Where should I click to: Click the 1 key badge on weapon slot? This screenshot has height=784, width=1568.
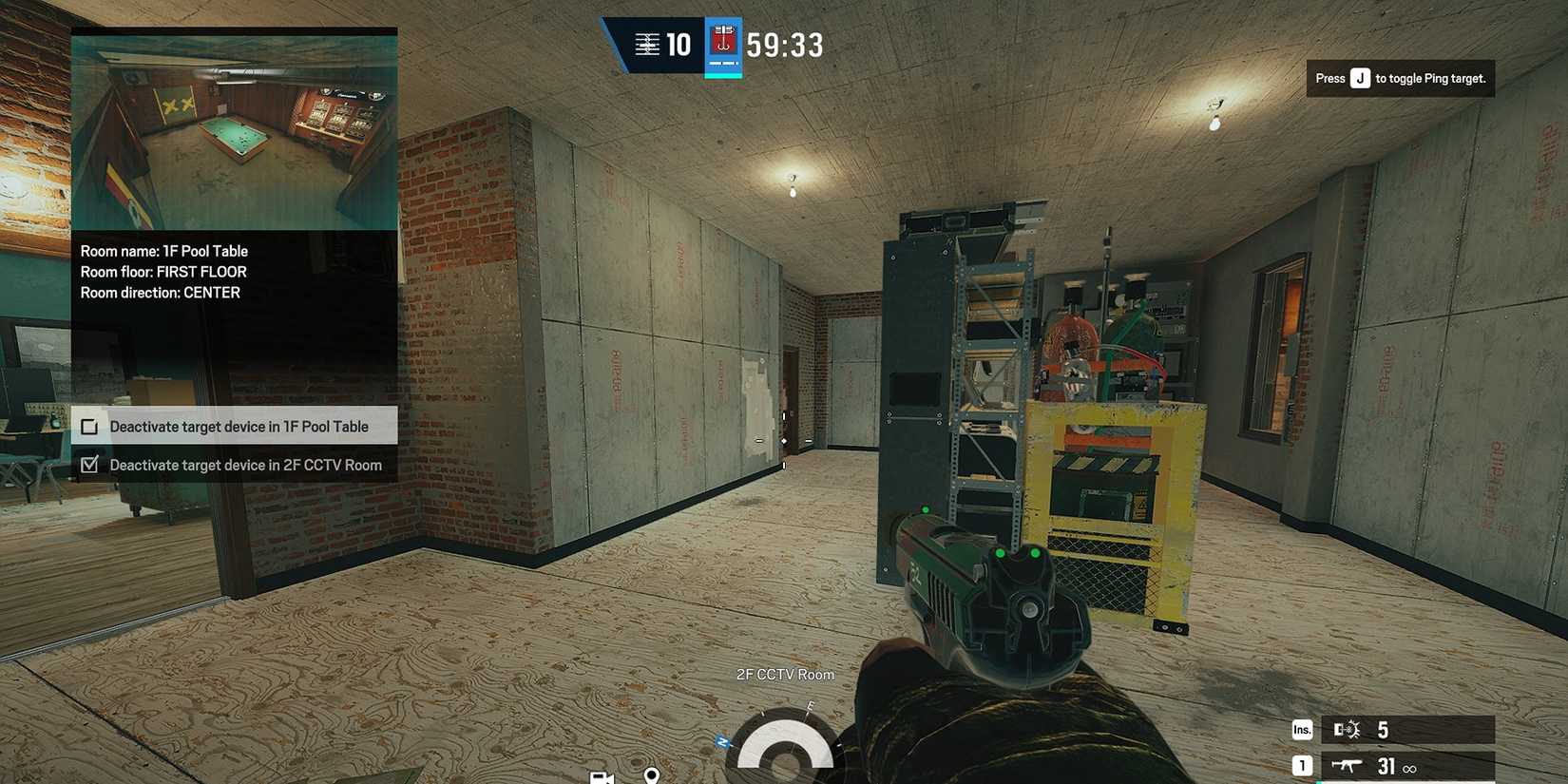tap(1301, 764)
